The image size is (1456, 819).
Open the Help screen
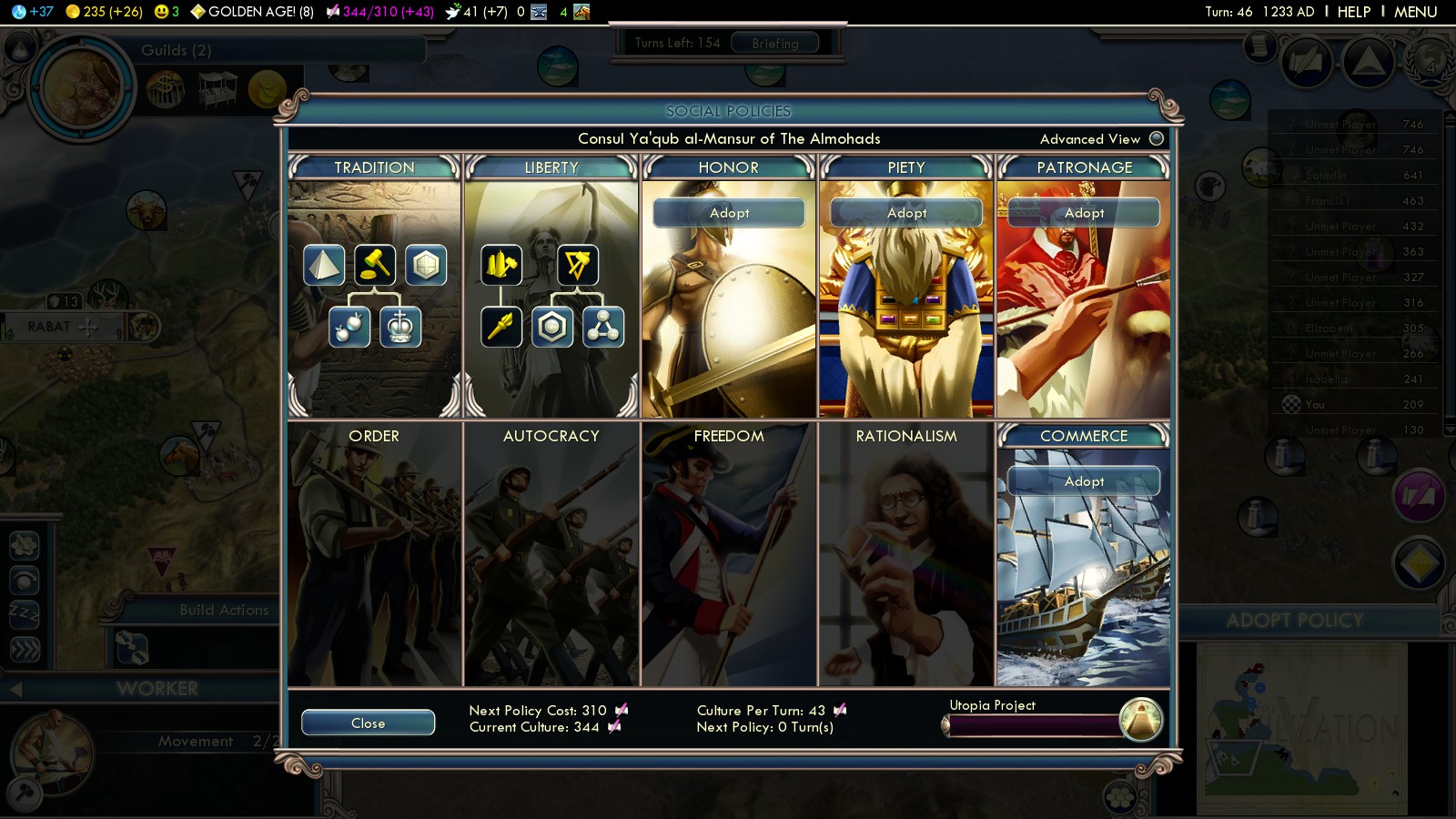pos(1353,12)
